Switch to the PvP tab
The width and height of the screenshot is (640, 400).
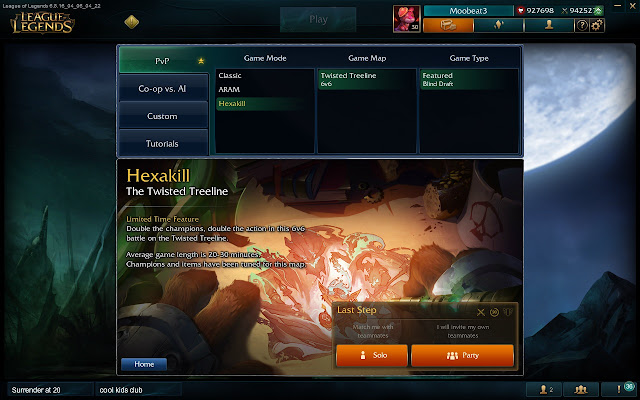click(x=162, y=60)
